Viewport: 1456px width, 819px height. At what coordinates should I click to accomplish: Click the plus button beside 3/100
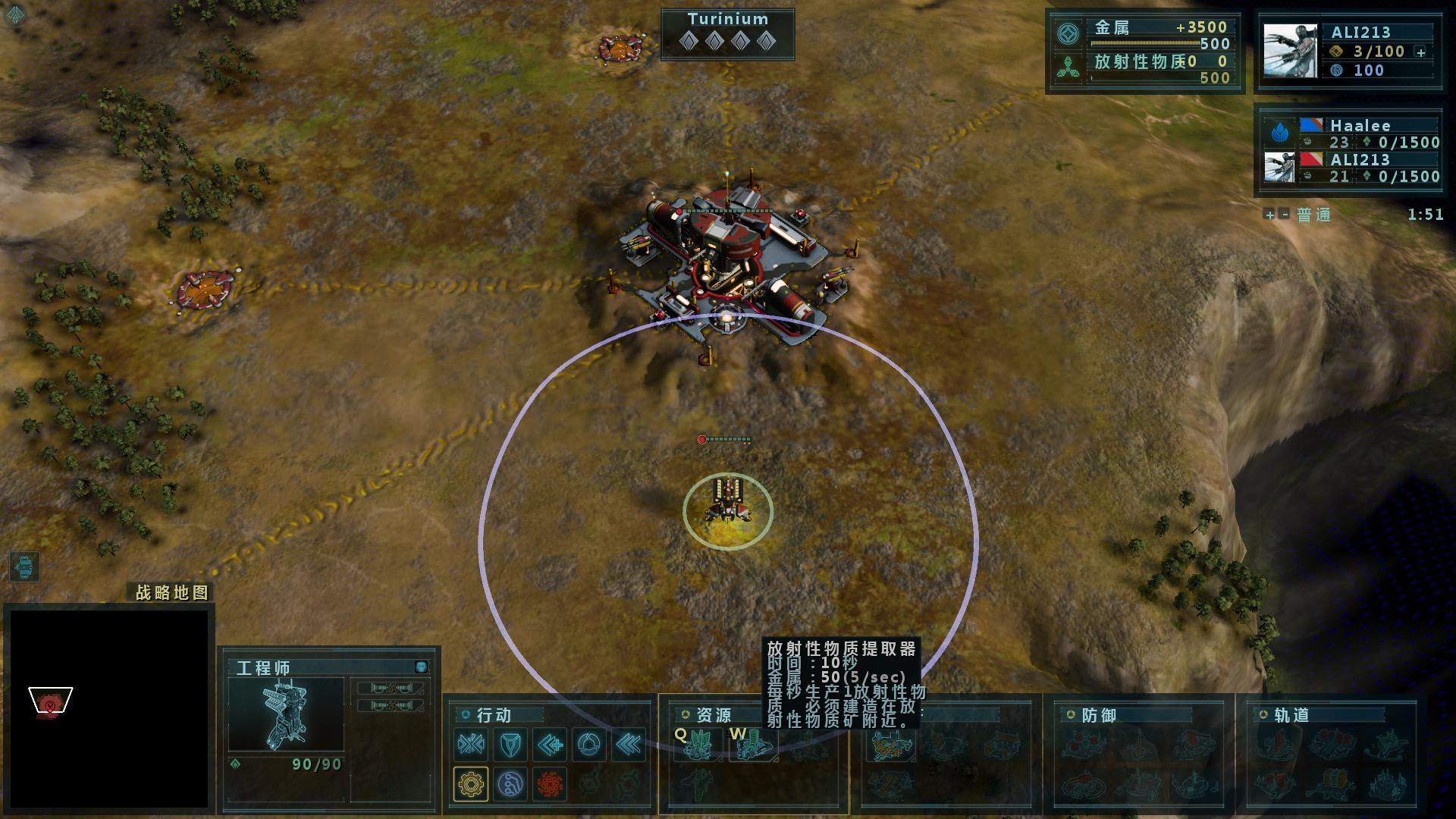point(1421,52)
